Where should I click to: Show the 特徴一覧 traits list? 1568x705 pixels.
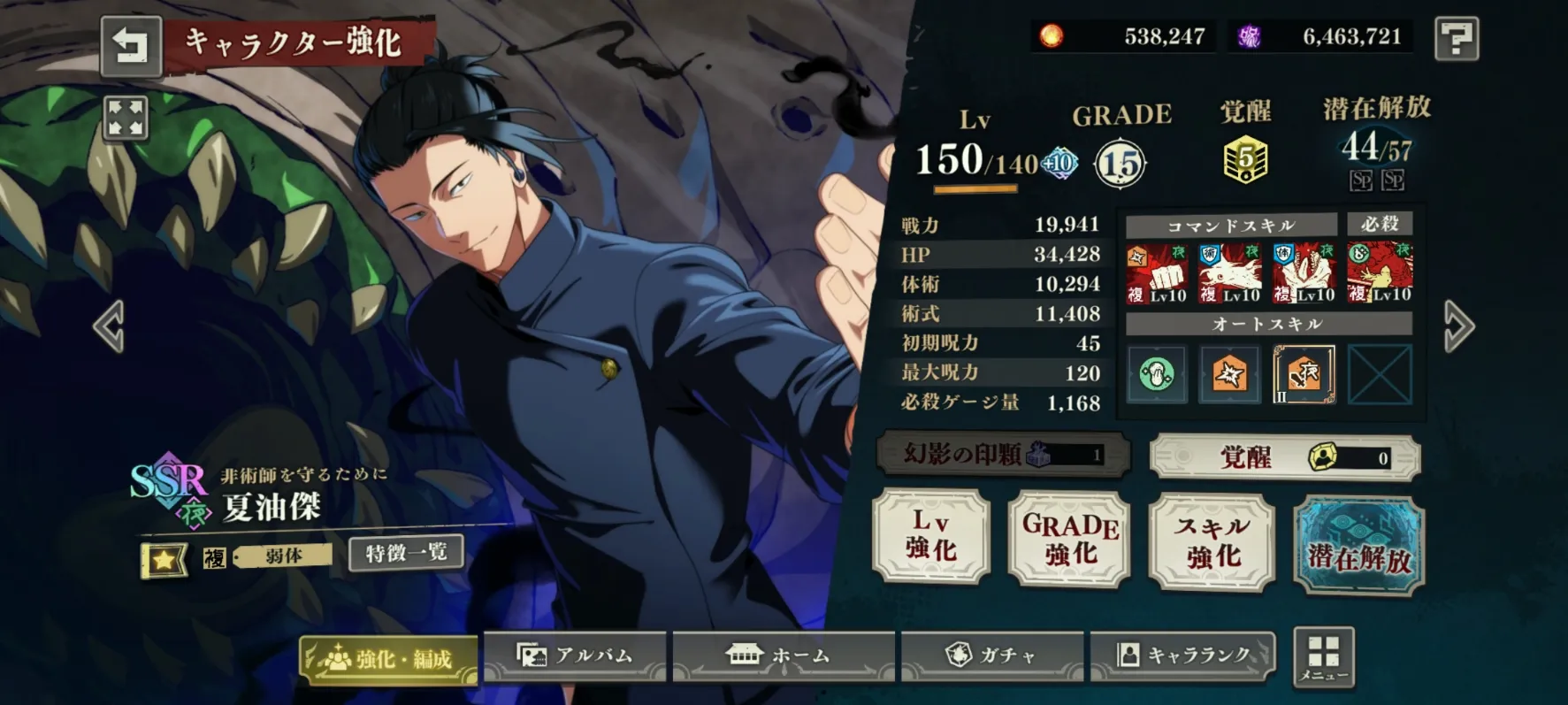406,554
